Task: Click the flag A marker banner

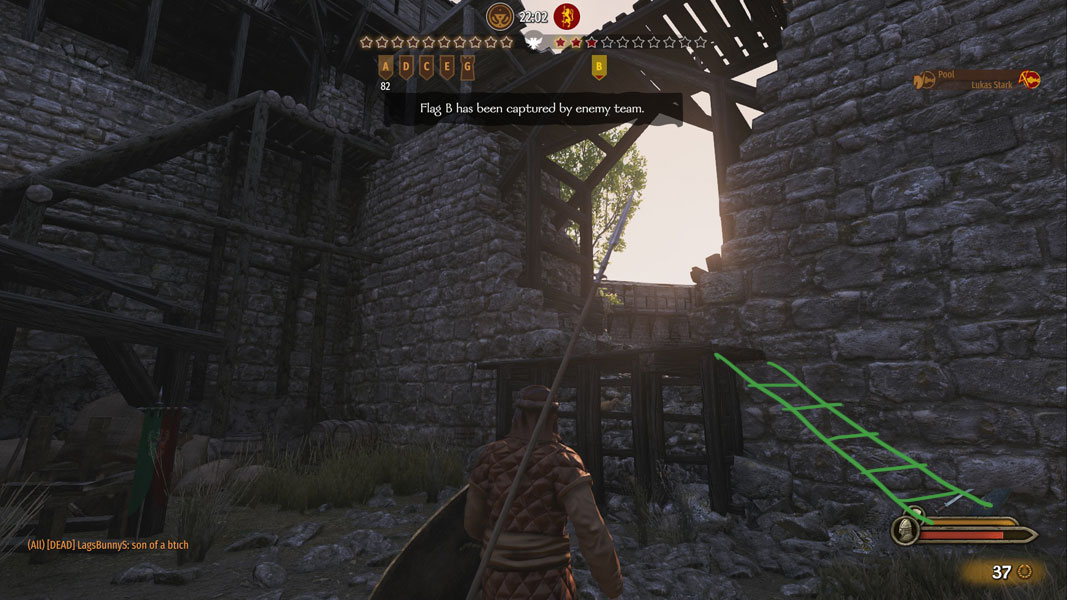Action: tap(386, 67)
